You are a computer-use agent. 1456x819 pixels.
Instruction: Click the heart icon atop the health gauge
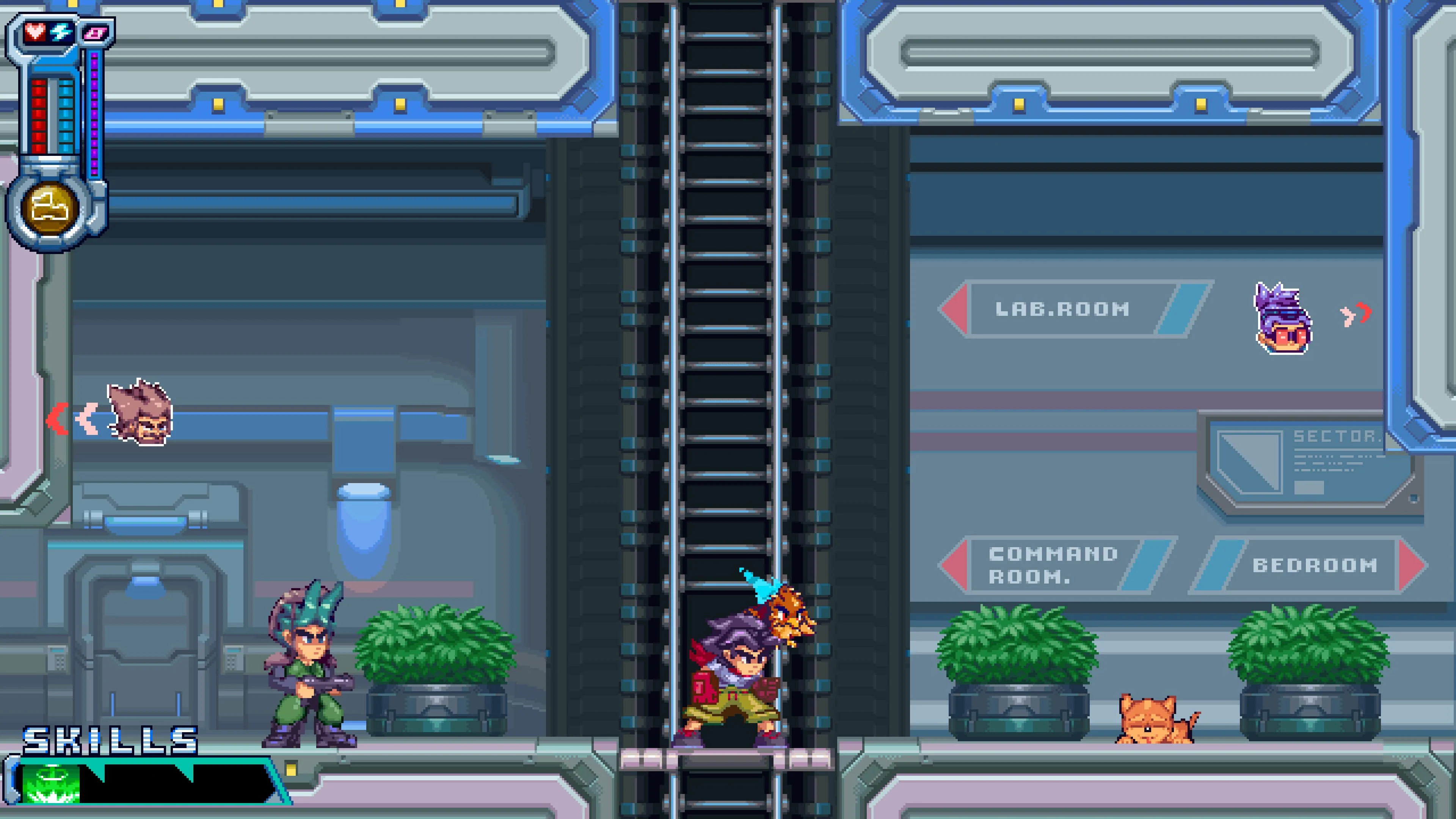(x=35, y=32)
